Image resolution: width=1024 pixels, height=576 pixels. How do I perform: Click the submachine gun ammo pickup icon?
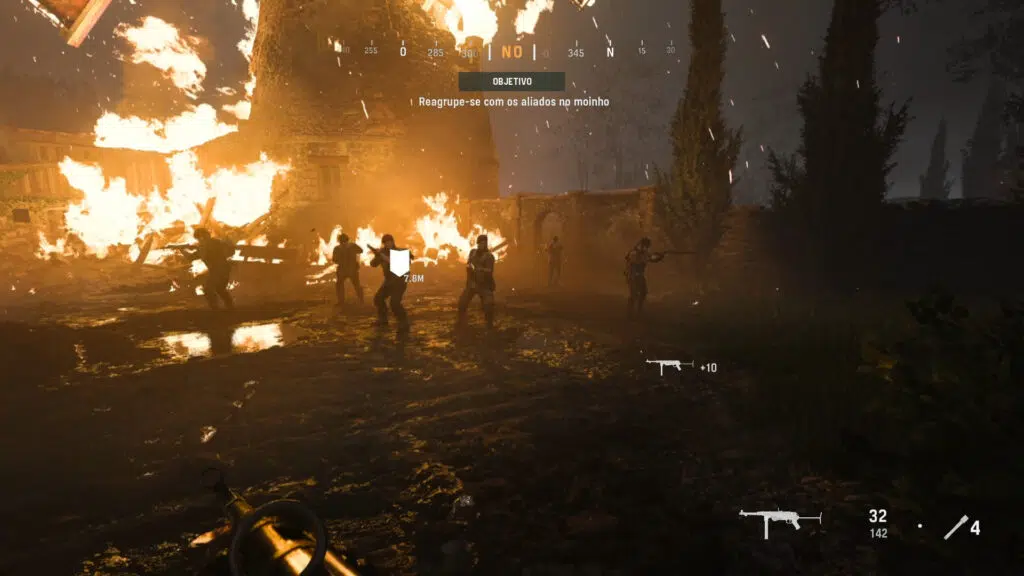coord(669,366)
